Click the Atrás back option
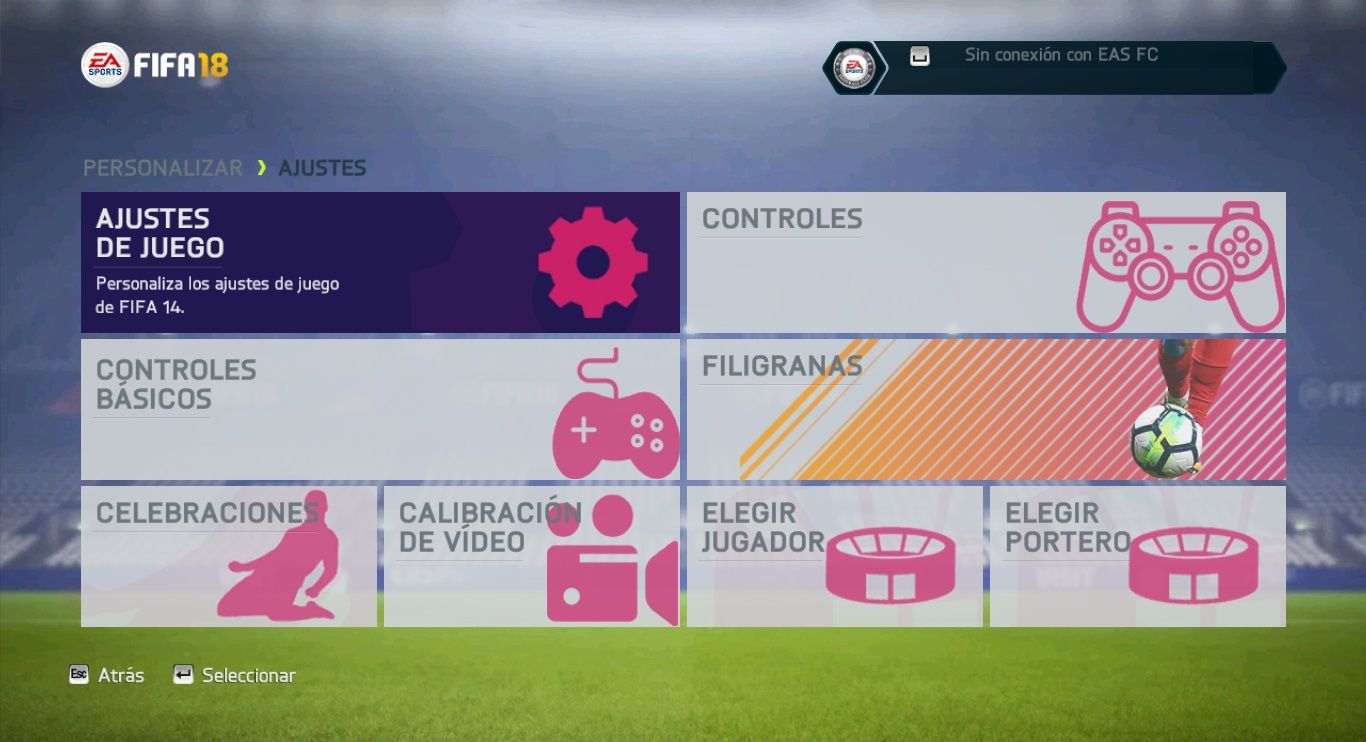The width and height of the screenshot is (1366, 742). 107,675
